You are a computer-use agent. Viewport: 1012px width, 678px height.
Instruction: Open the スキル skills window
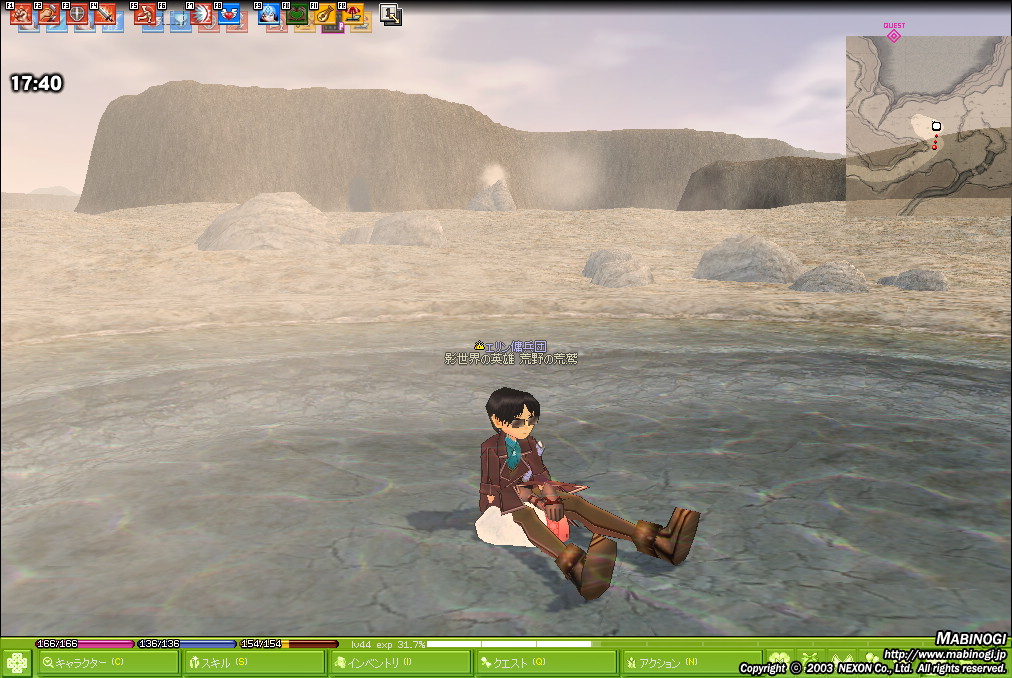(x=254, y=663)
